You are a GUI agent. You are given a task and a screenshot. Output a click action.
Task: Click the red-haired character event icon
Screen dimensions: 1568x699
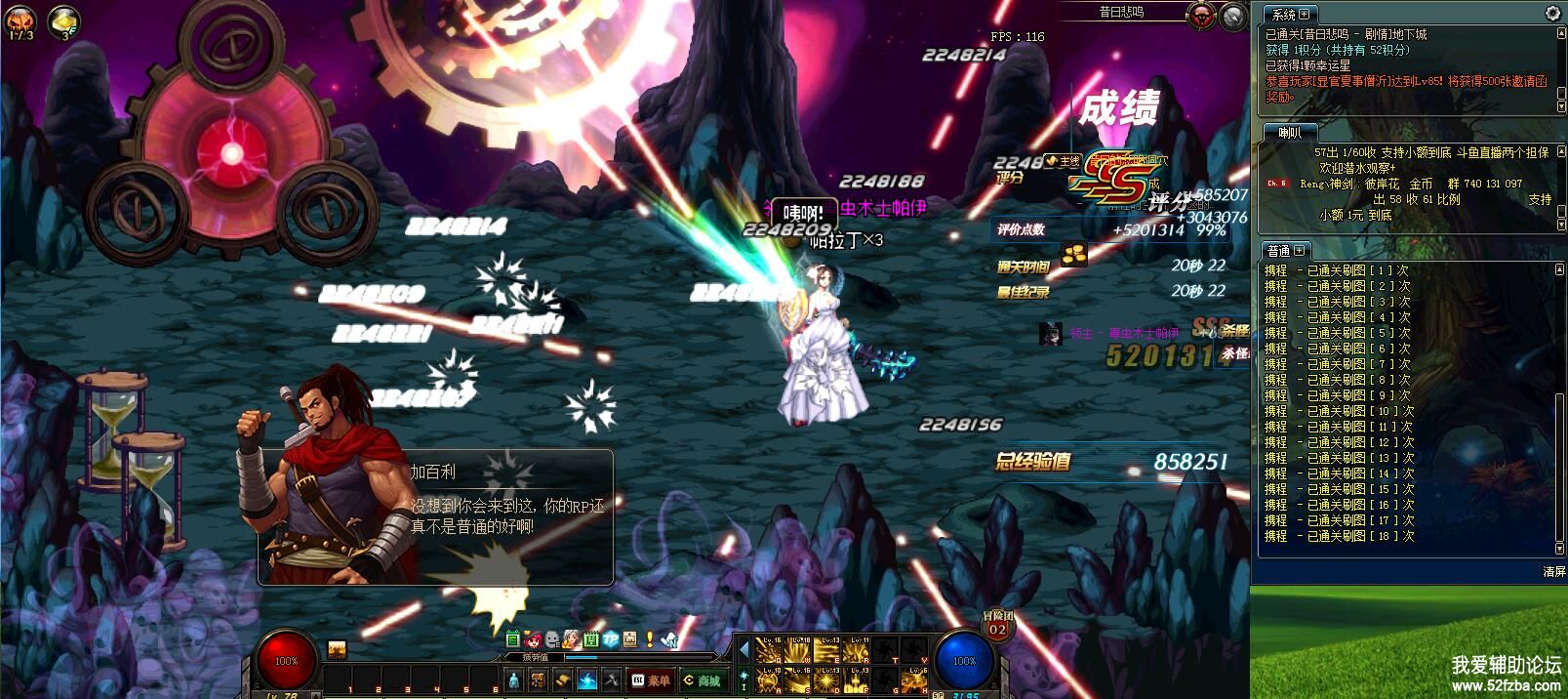click(533, 640)
